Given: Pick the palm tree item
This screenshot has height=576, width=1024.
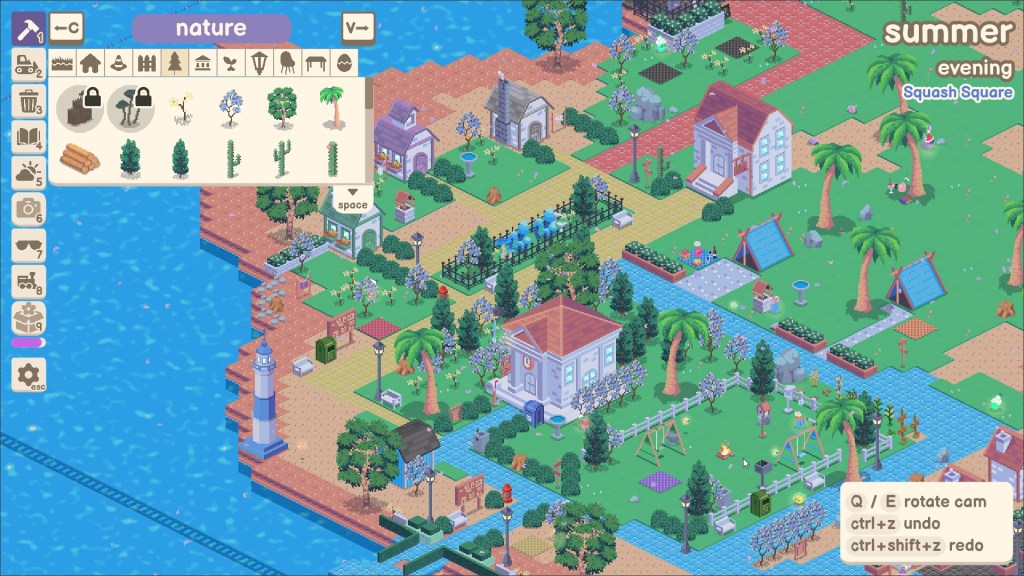Looking at the screenshot, I should pyautogui.click(x=331, y=106).
